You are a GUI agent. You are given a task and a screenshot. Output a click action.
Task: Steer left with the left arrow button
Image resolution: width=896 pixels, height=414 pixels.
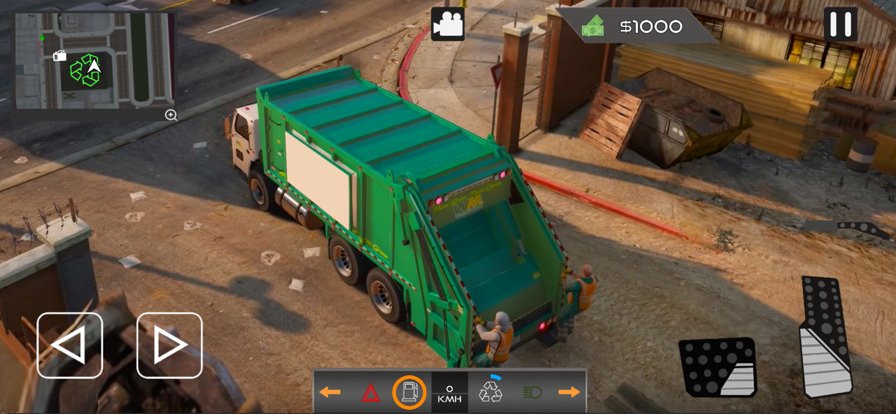click(x=69, y=345)
